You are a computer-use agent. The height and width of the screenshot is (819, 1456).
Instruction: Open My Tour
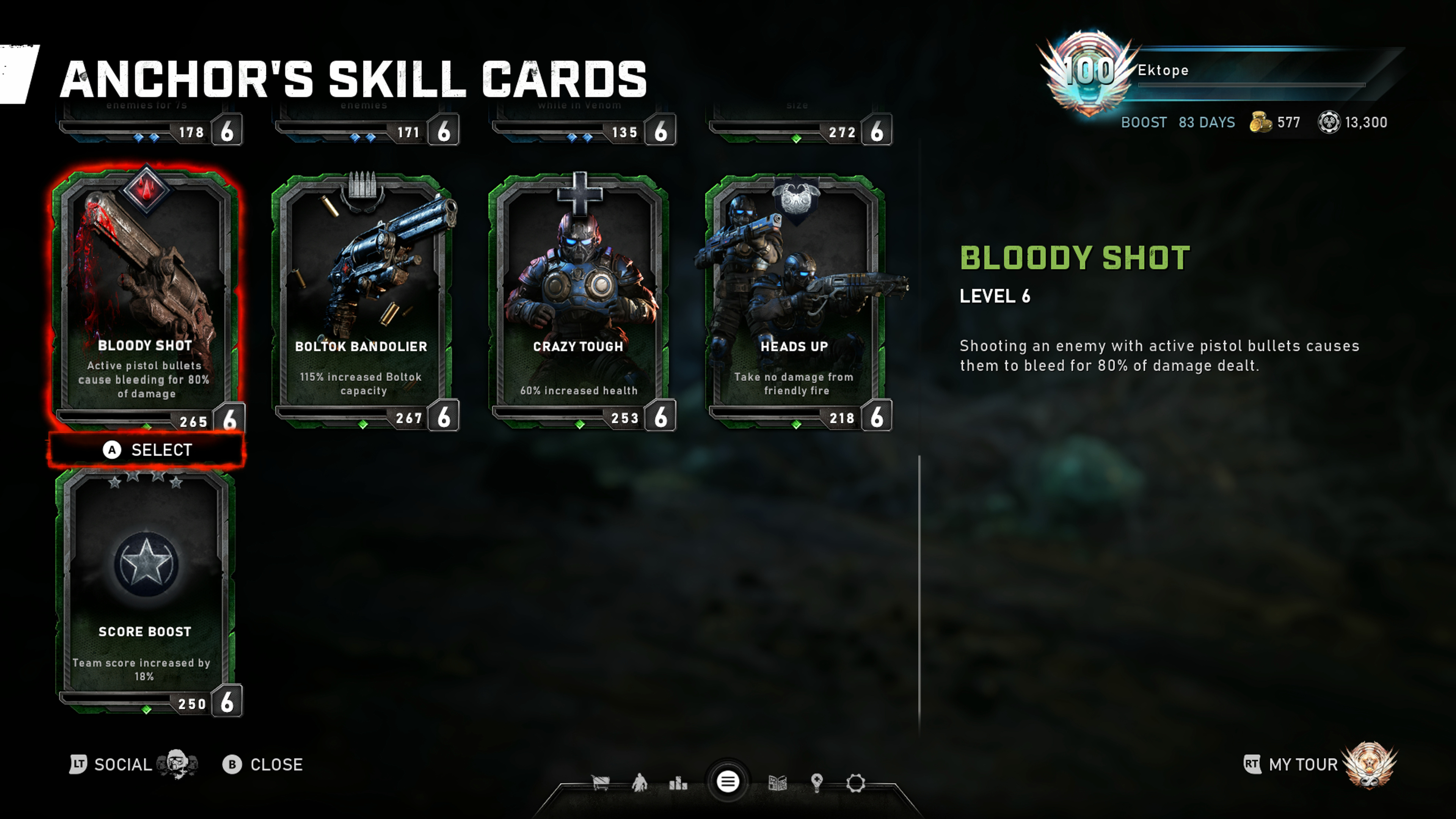click(1303, 765)
